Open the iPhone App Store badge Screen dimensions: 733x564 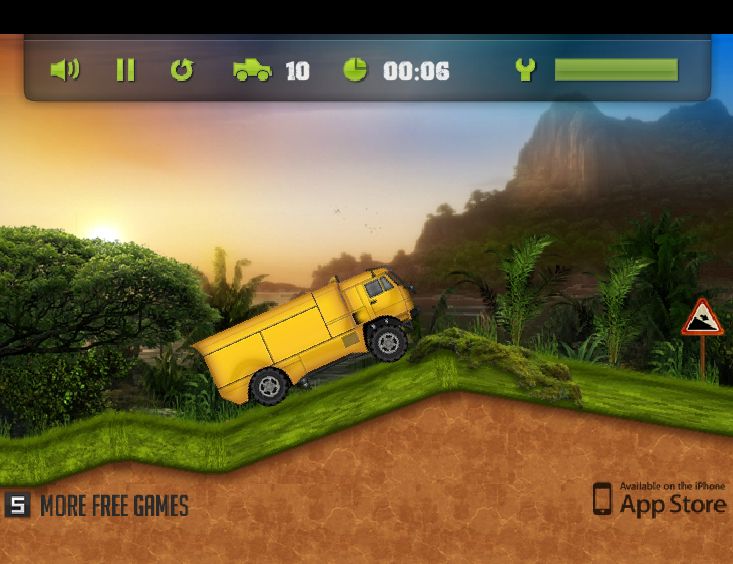pos(659,498)
